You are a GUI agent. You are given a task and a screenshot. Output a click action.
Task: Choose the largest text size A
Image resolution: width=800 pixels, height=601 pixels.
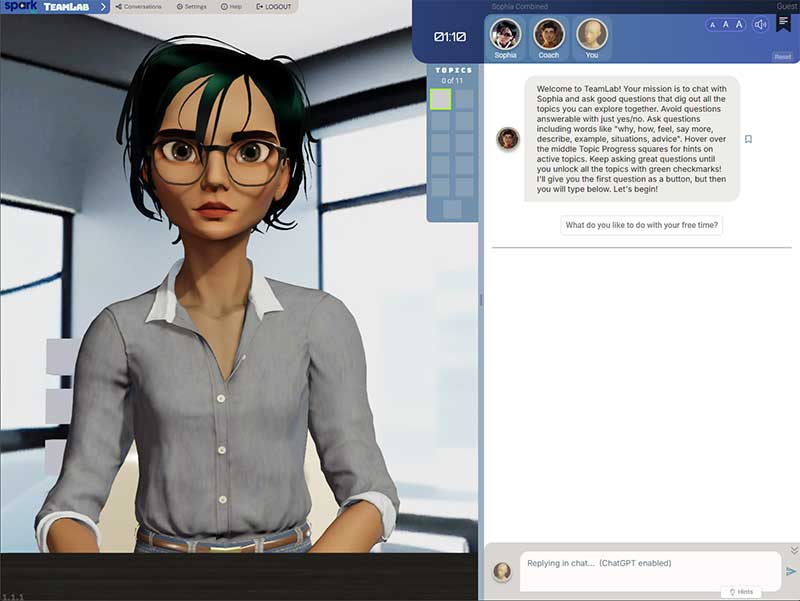(739, 24)
